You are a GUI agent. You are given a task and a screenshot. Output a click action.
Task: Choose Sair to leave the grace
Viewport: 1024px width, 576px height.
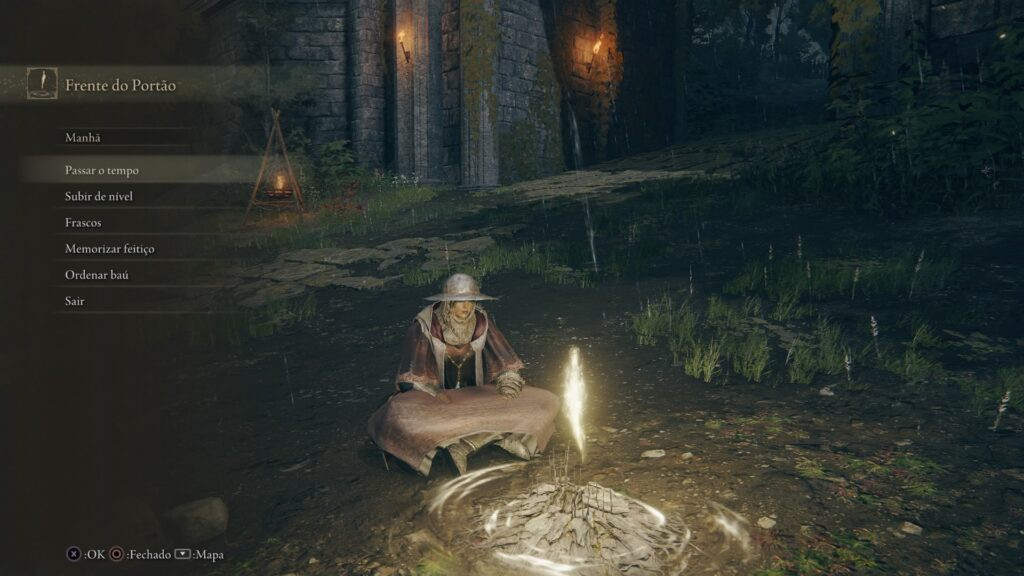point(75,300)
